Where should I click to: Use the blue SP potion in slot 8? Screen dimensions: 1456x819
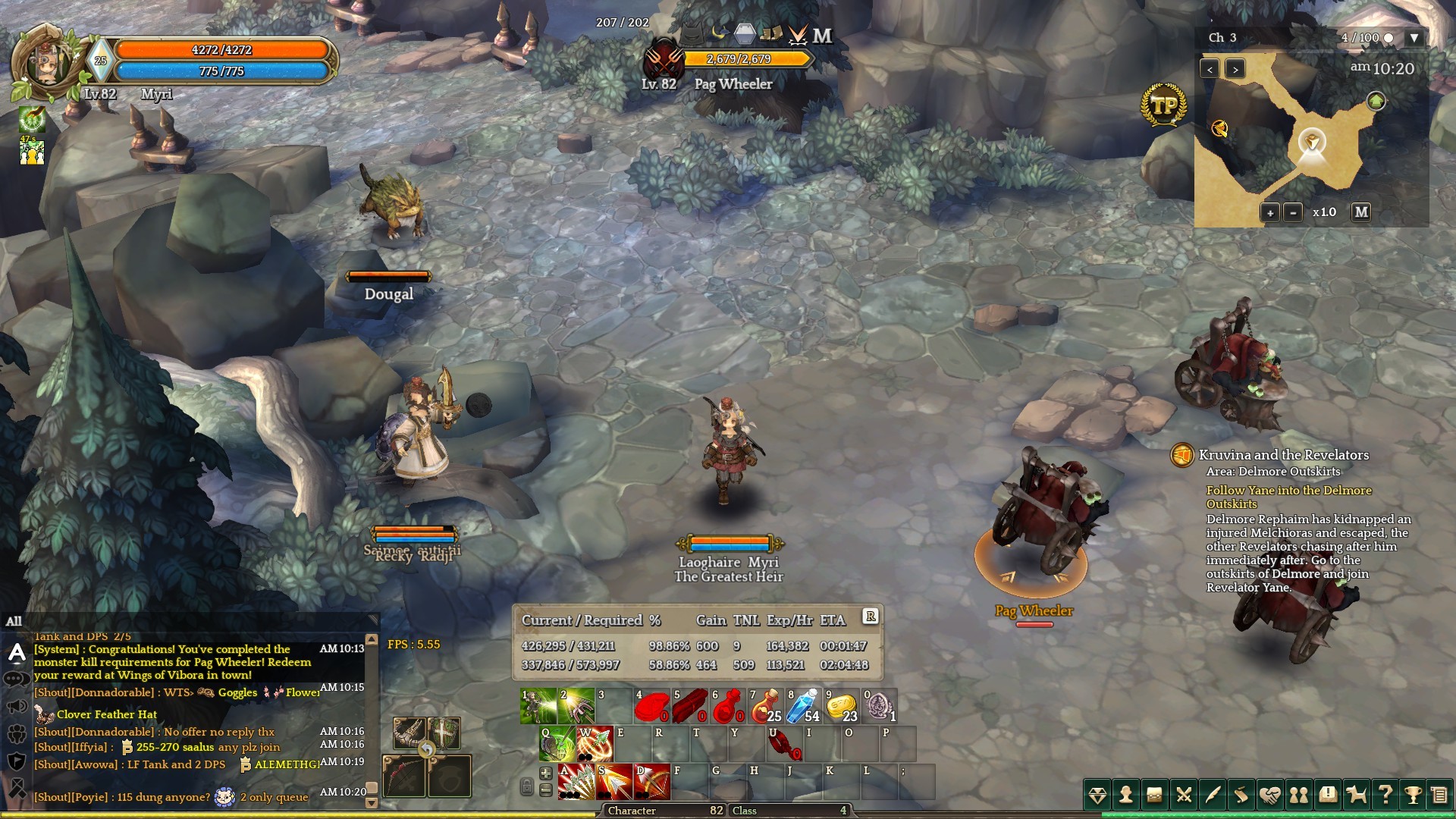803,706
